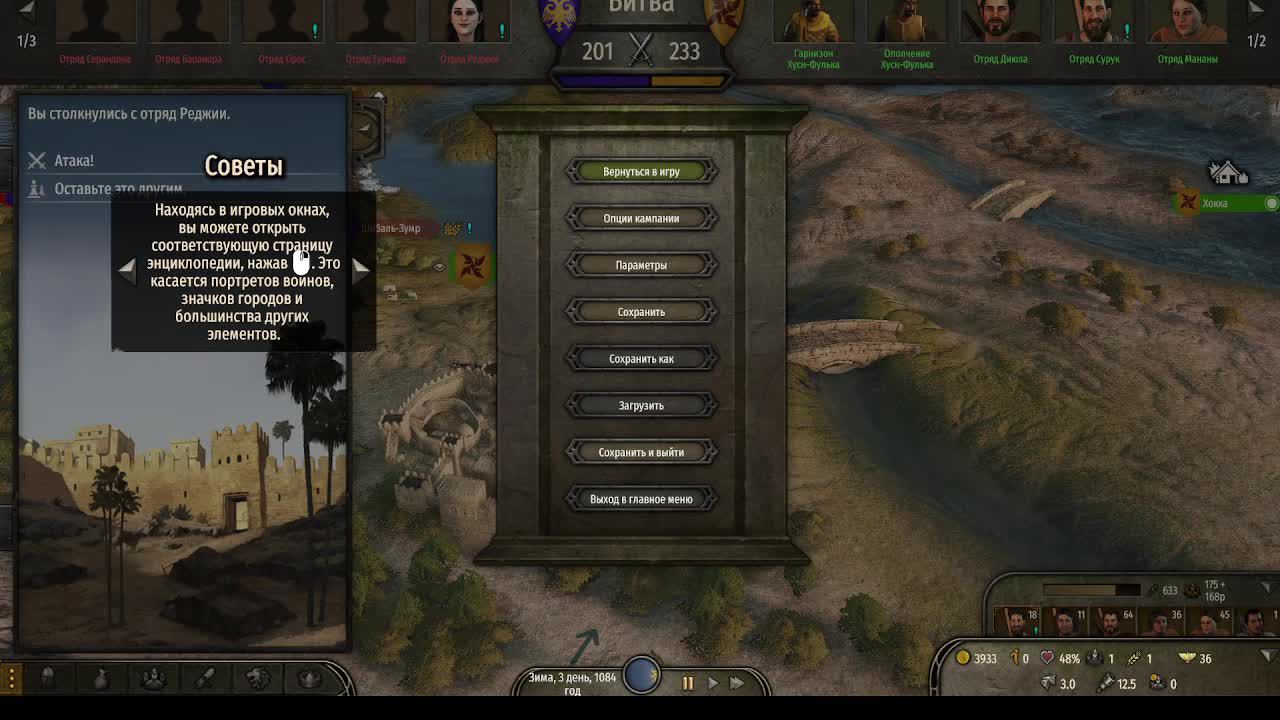Show the previous tip using the left arrow
Viewport: 1280px width, 720px height.
point(126,268)
